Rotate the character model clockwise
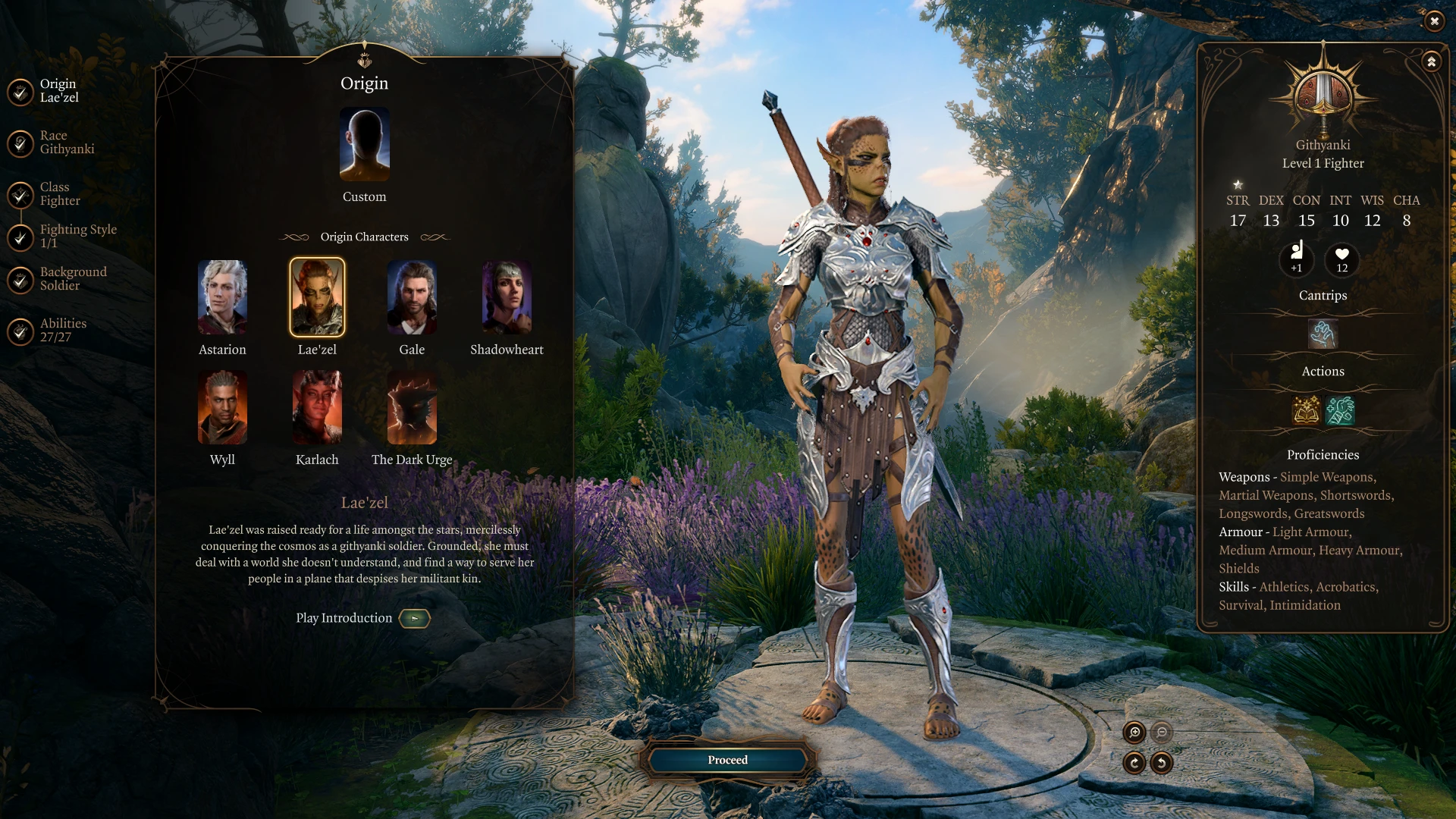 tap(1134, 763)
